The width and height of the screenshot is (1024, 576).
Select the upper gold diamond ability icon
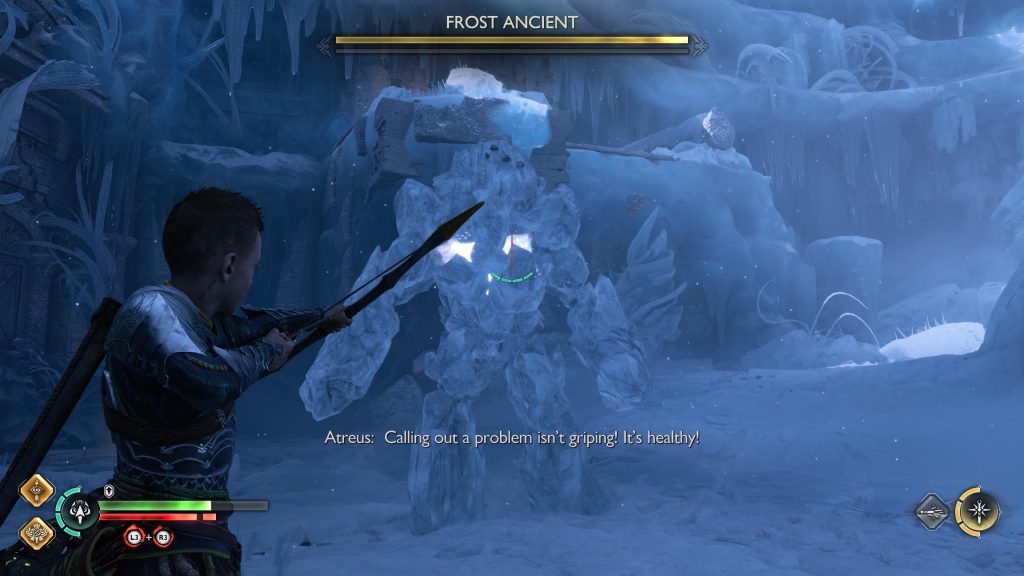[39, 492]
